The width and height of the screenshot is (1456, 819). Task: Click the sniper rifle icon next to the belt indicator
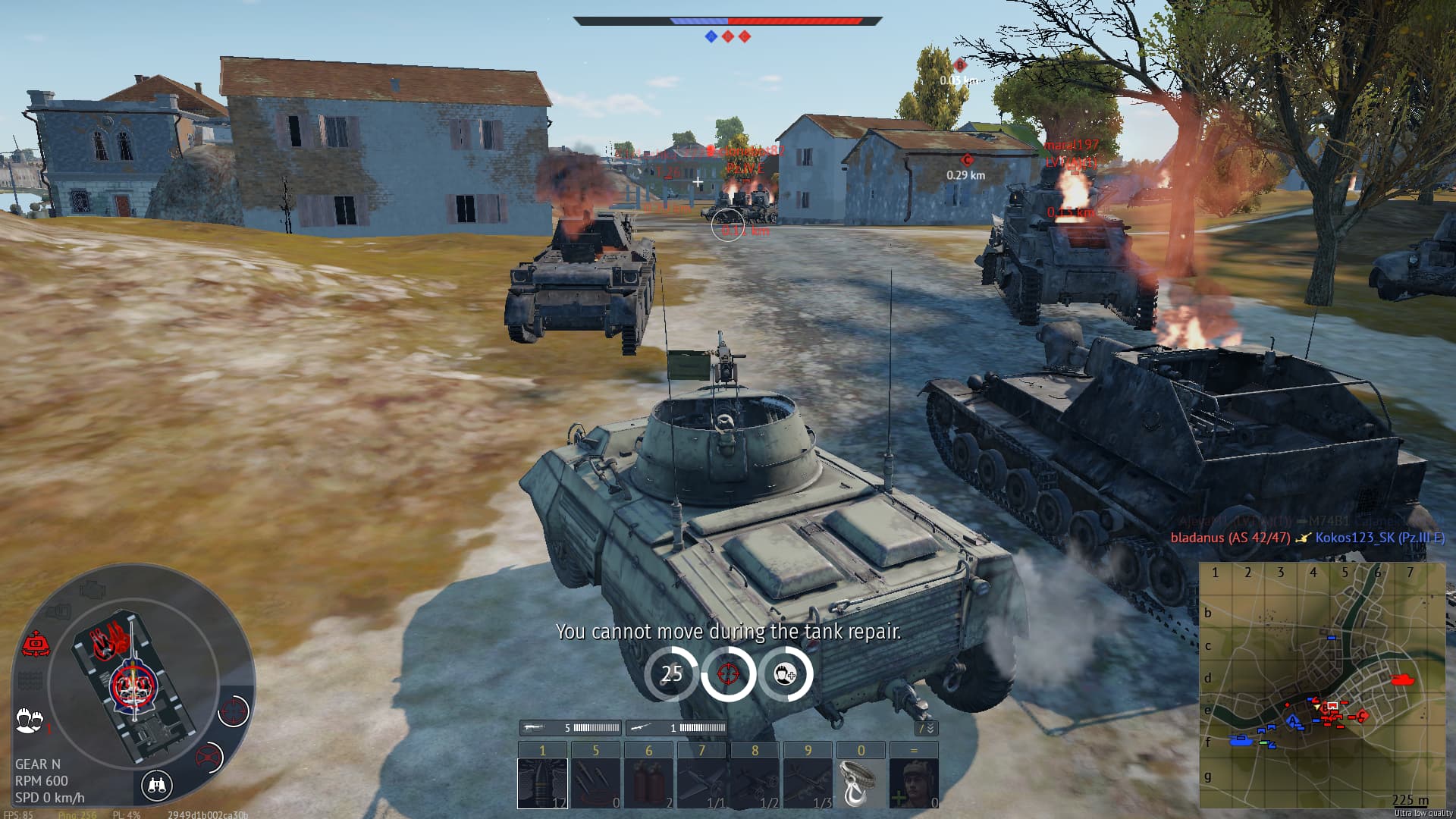point(642,728)
